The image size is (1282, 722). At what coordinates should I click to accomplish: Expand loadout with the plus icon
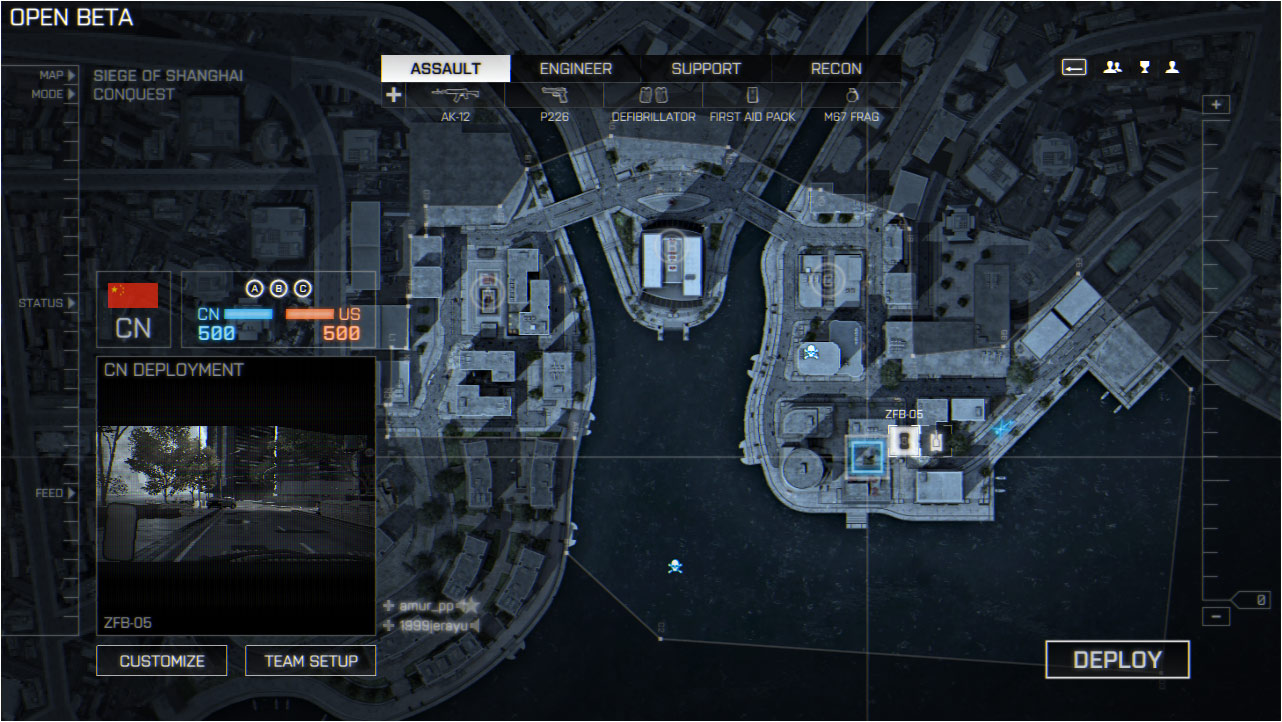click(x=393, y=95)
